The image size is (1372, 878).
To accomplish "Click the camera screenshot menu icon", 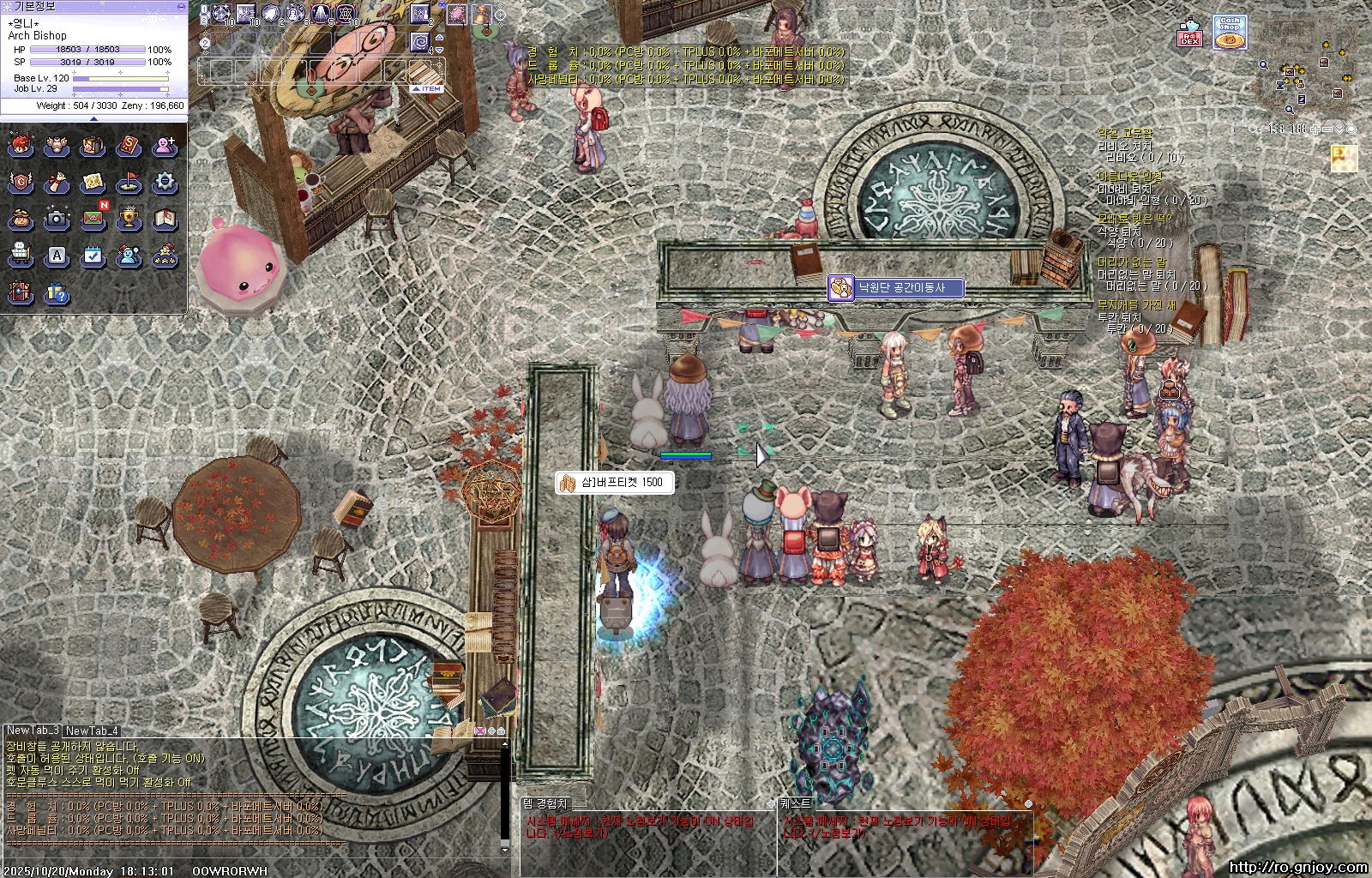I will [57, 219].
